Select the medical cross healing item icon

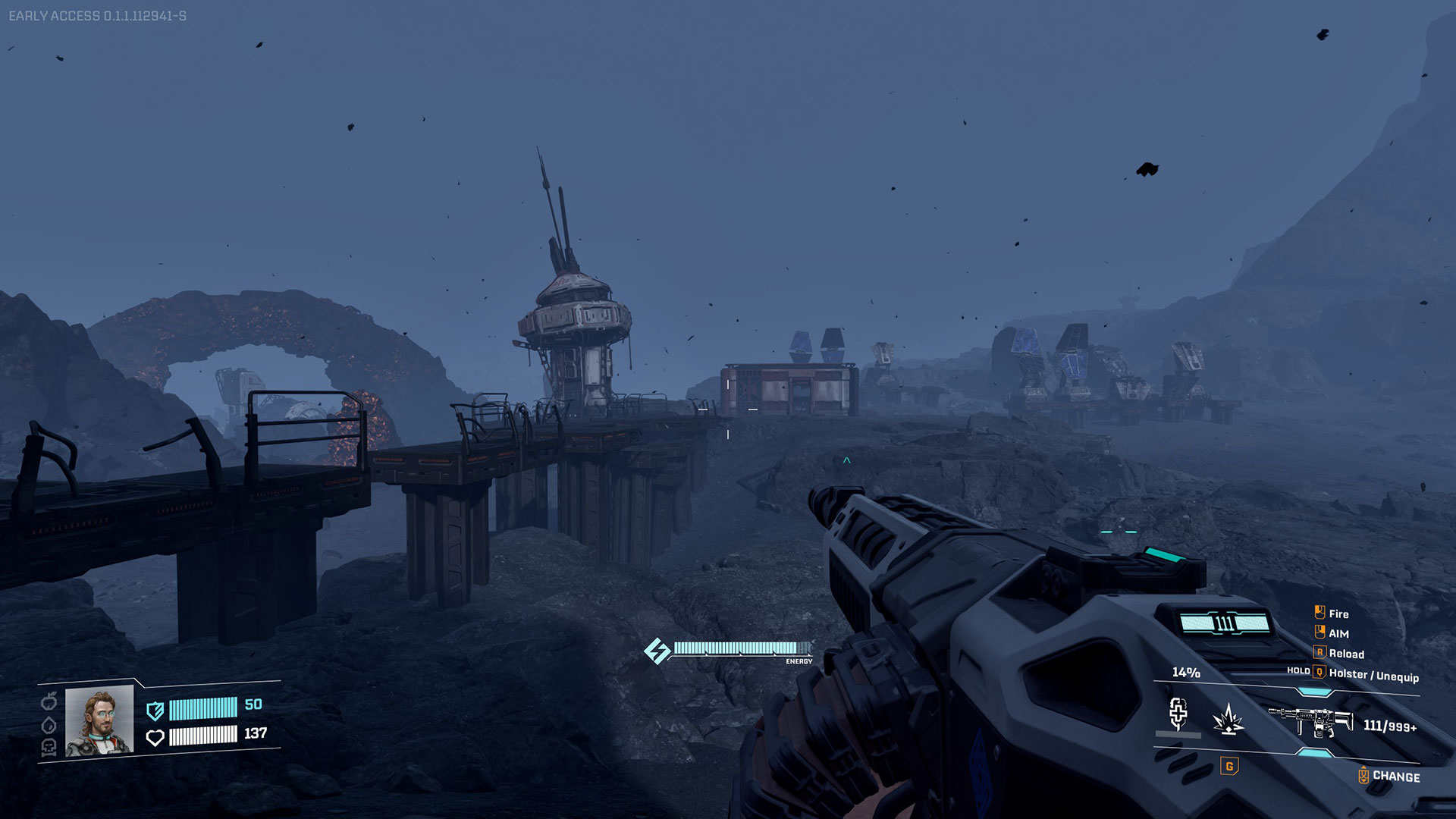(1178, 713)
